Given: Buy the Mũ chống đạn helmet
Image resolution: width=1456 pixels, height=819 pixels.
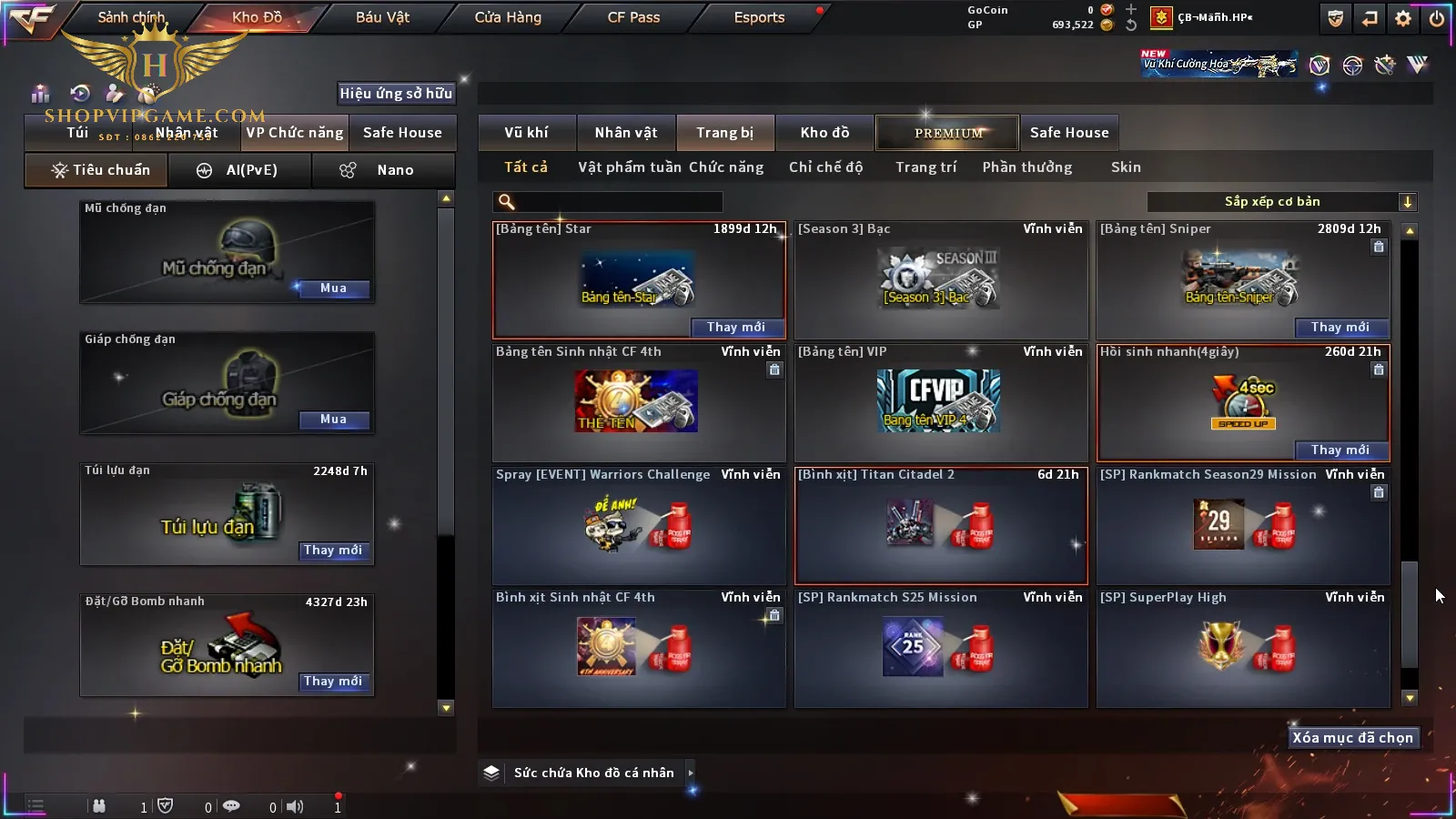Looking at the screenshot, I should coord(333,288).
